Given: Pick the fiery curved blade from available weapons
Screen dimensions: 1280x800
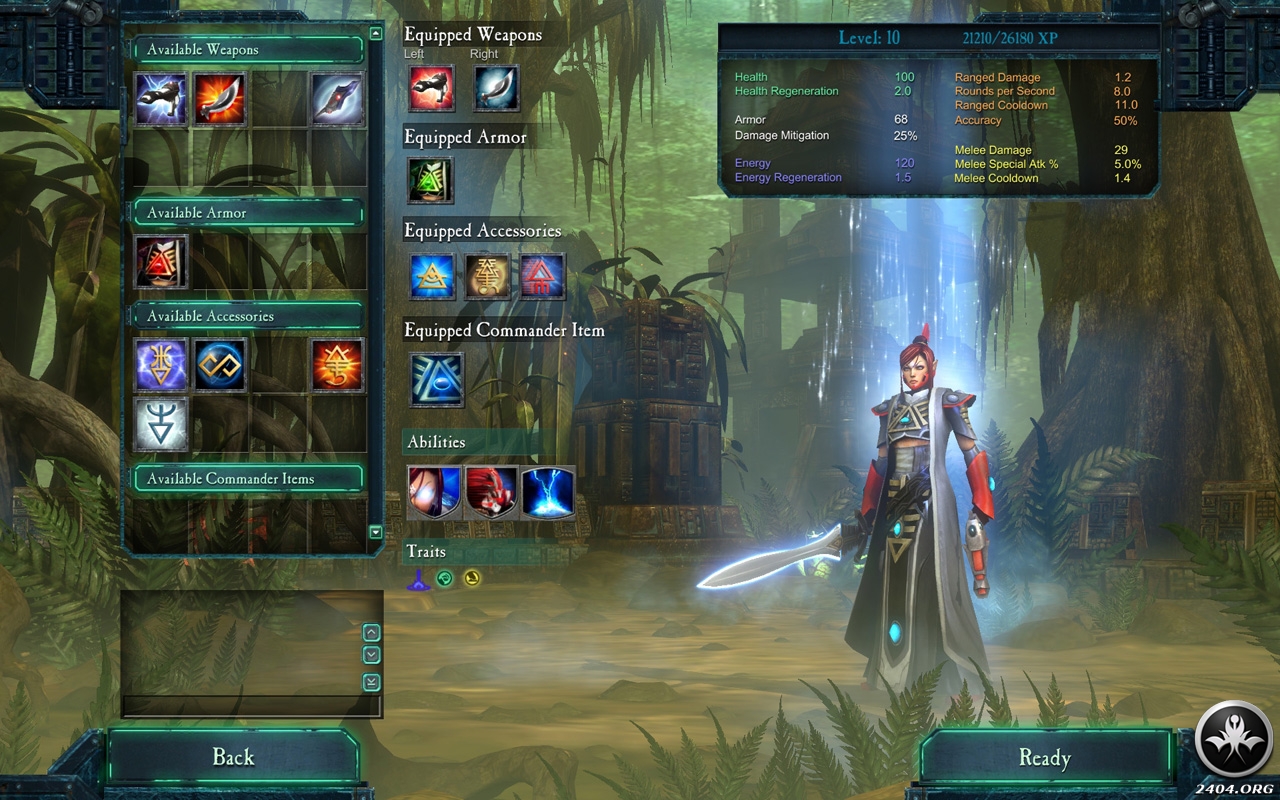Looking at the screenshot, I should (219, 99).
